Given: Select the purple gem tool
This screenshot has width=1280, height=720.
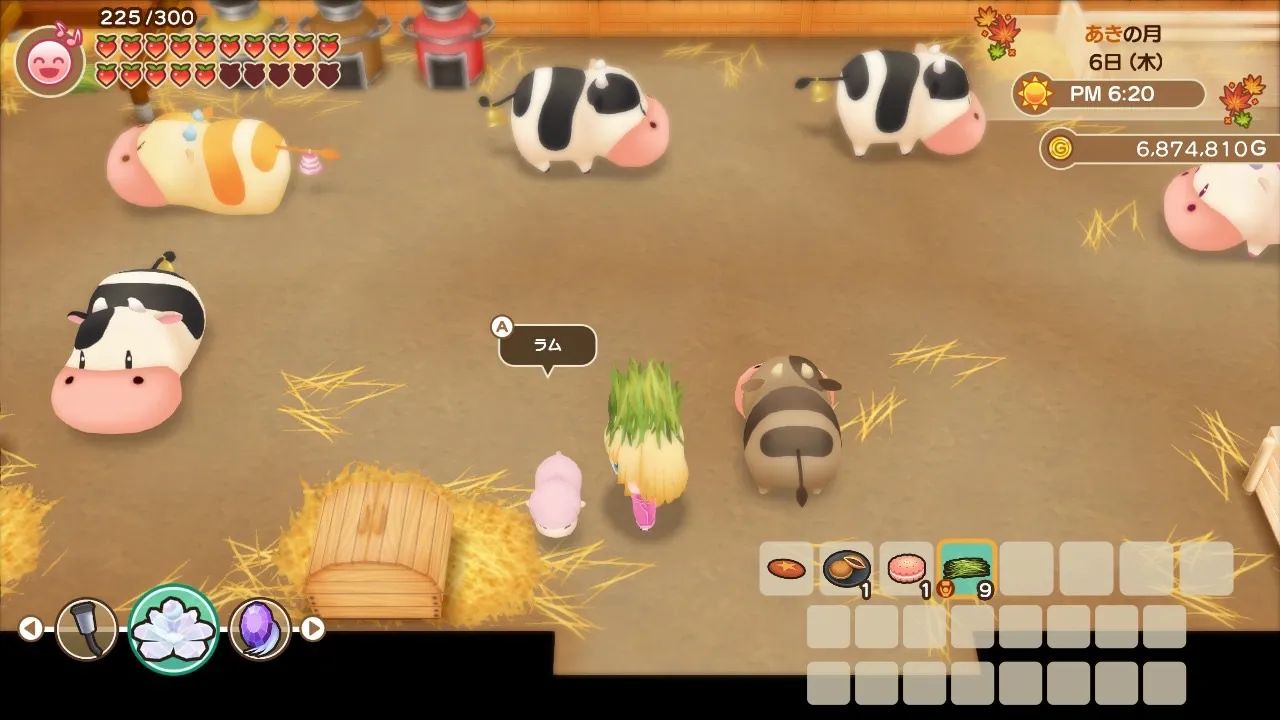Looking at the screenshot, I should click(260, 629).
